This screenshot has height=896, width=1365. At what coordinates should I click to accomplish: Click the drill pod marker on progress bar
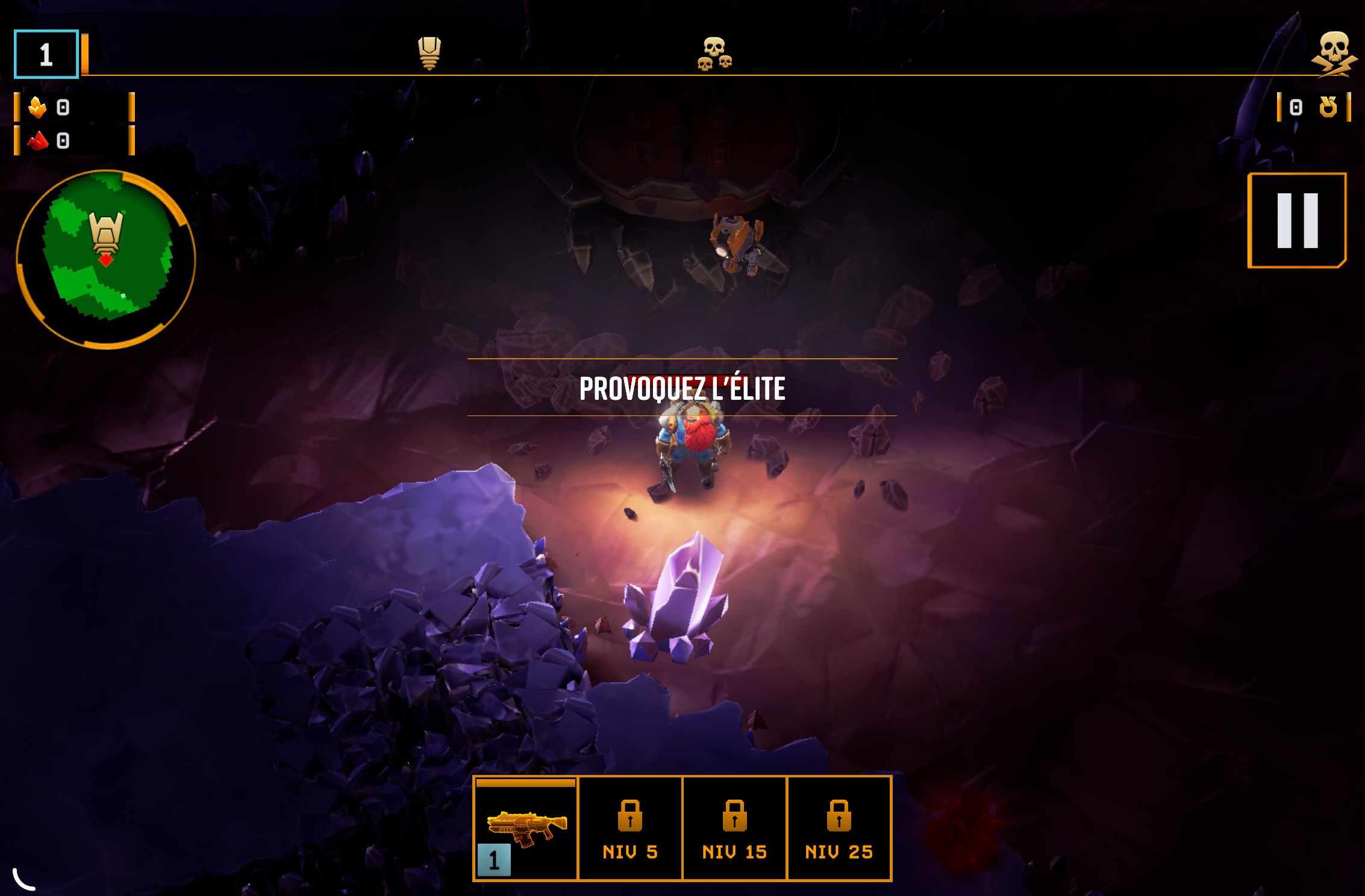429,53
